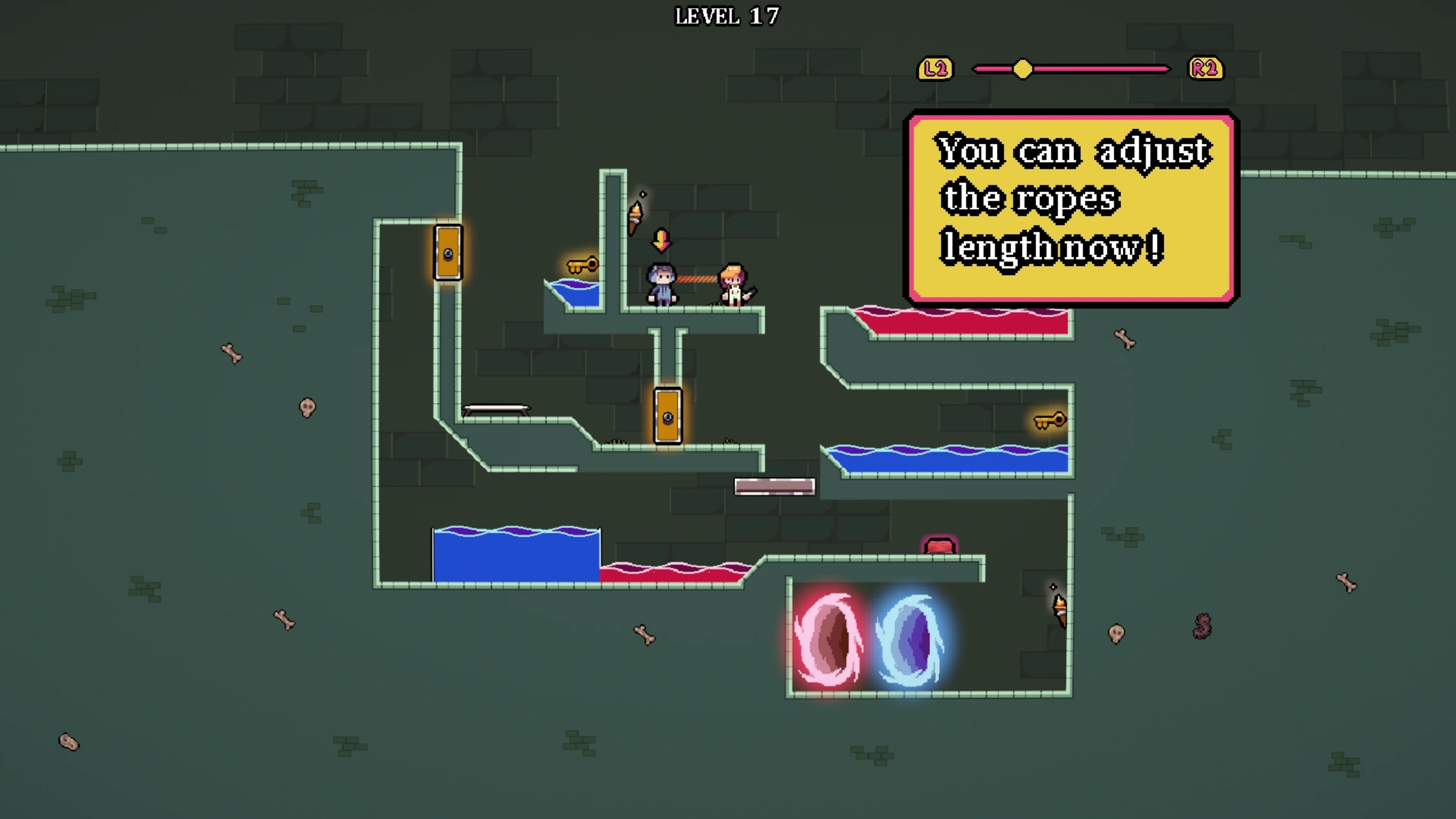Open the glowing door at top left
The width and height of the screenshot is (1456, 819).
[448, 253]
